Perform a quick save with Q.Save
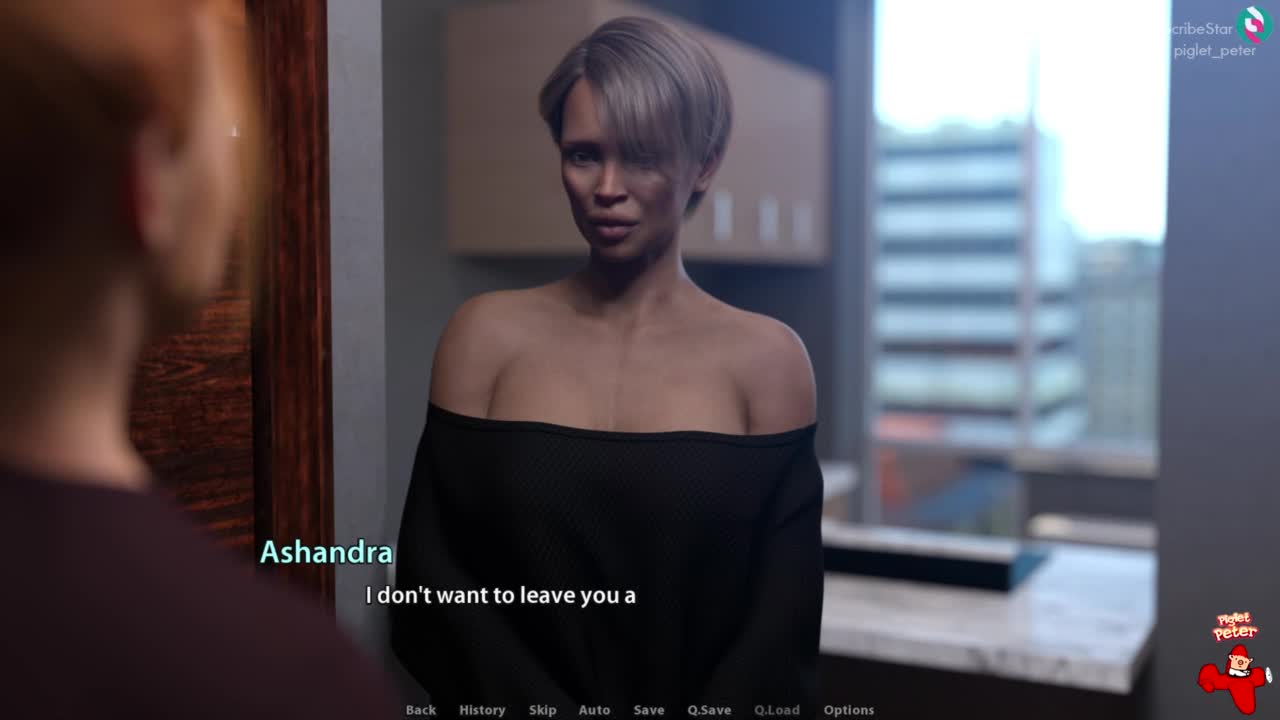This screenshot has width=1280, height=720. point(709,710)
